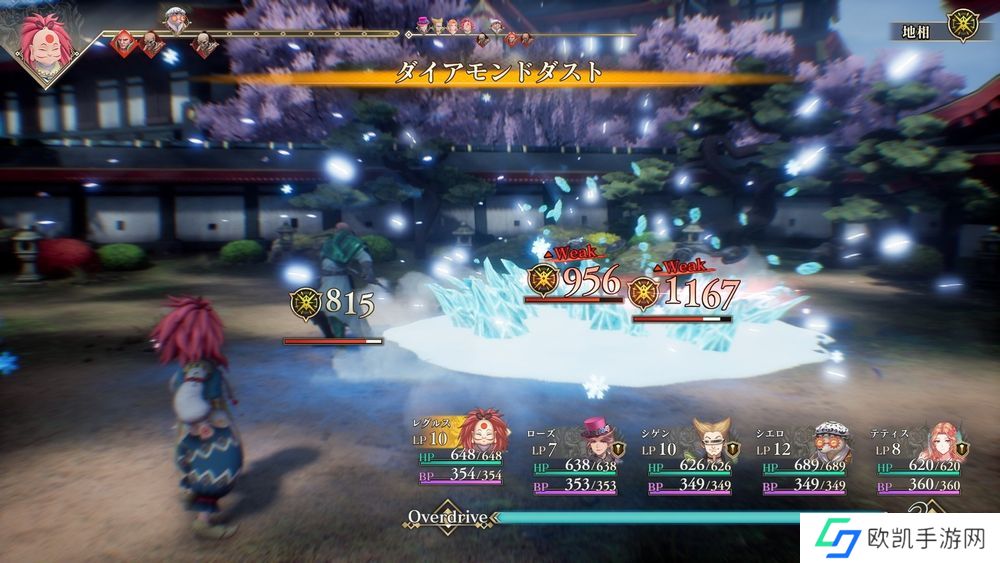Select テティス's party status panel

(920, 453)
